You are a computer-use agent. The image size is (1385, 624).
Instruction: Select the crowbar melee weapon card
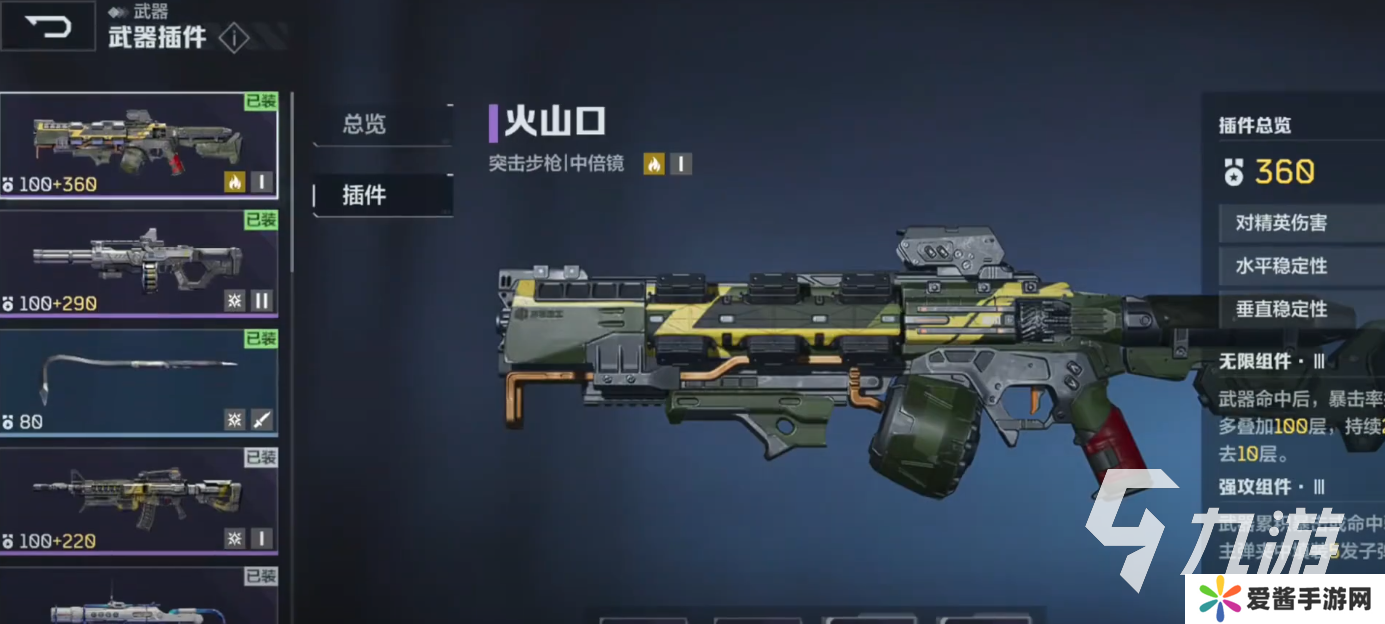[x=138, y=382]
